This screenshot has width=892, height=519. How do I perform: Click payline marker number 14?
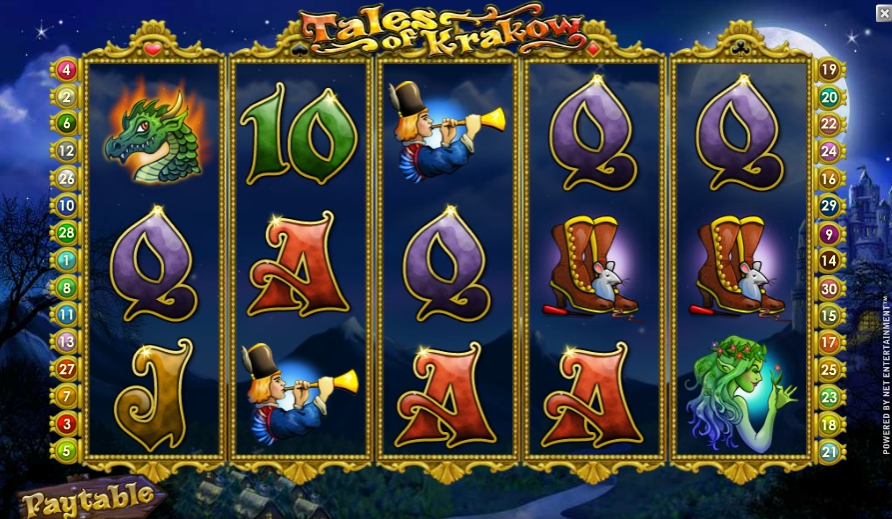(829, 260)
